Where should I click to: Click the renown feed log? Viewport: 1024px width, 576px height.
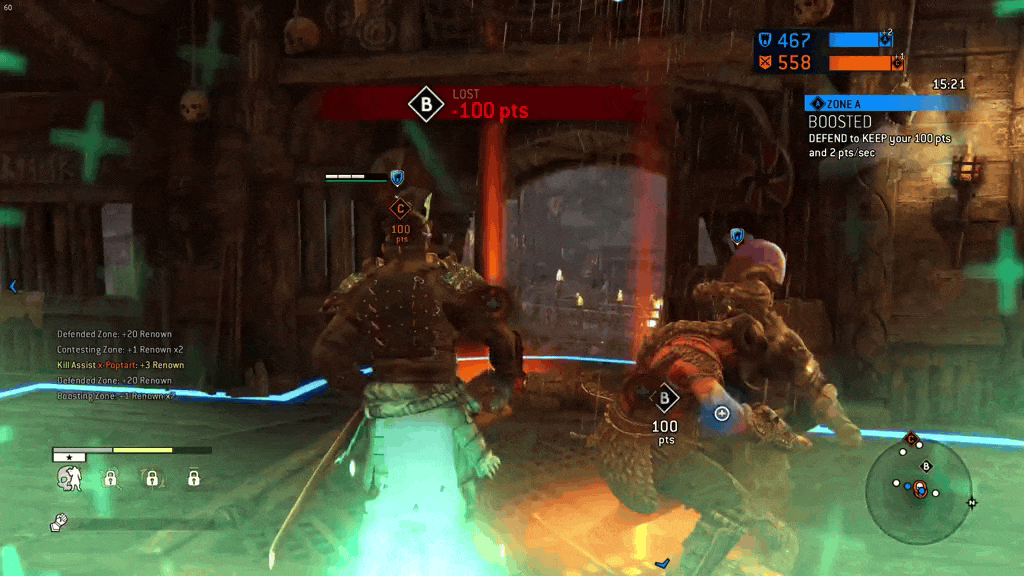120,365
